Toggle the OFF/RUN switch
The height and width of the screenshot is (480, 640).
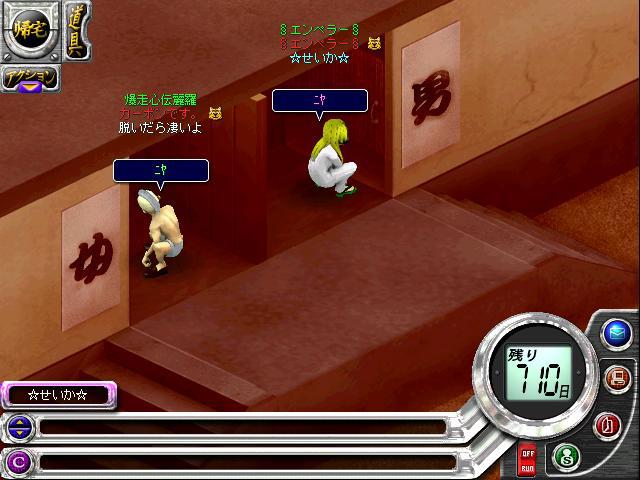(x=526, y=460)
